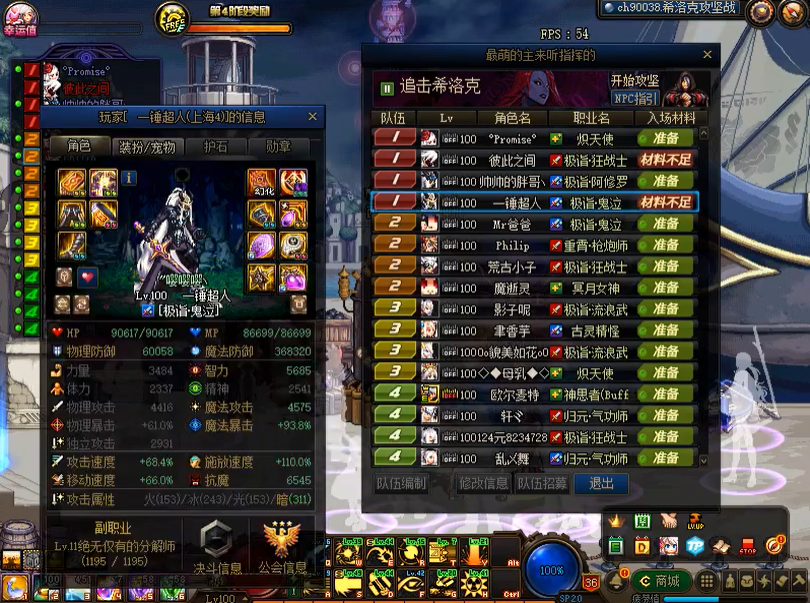Open 公会信息 guild info
The height and width of the screenshot is (603, 810).
283,549
